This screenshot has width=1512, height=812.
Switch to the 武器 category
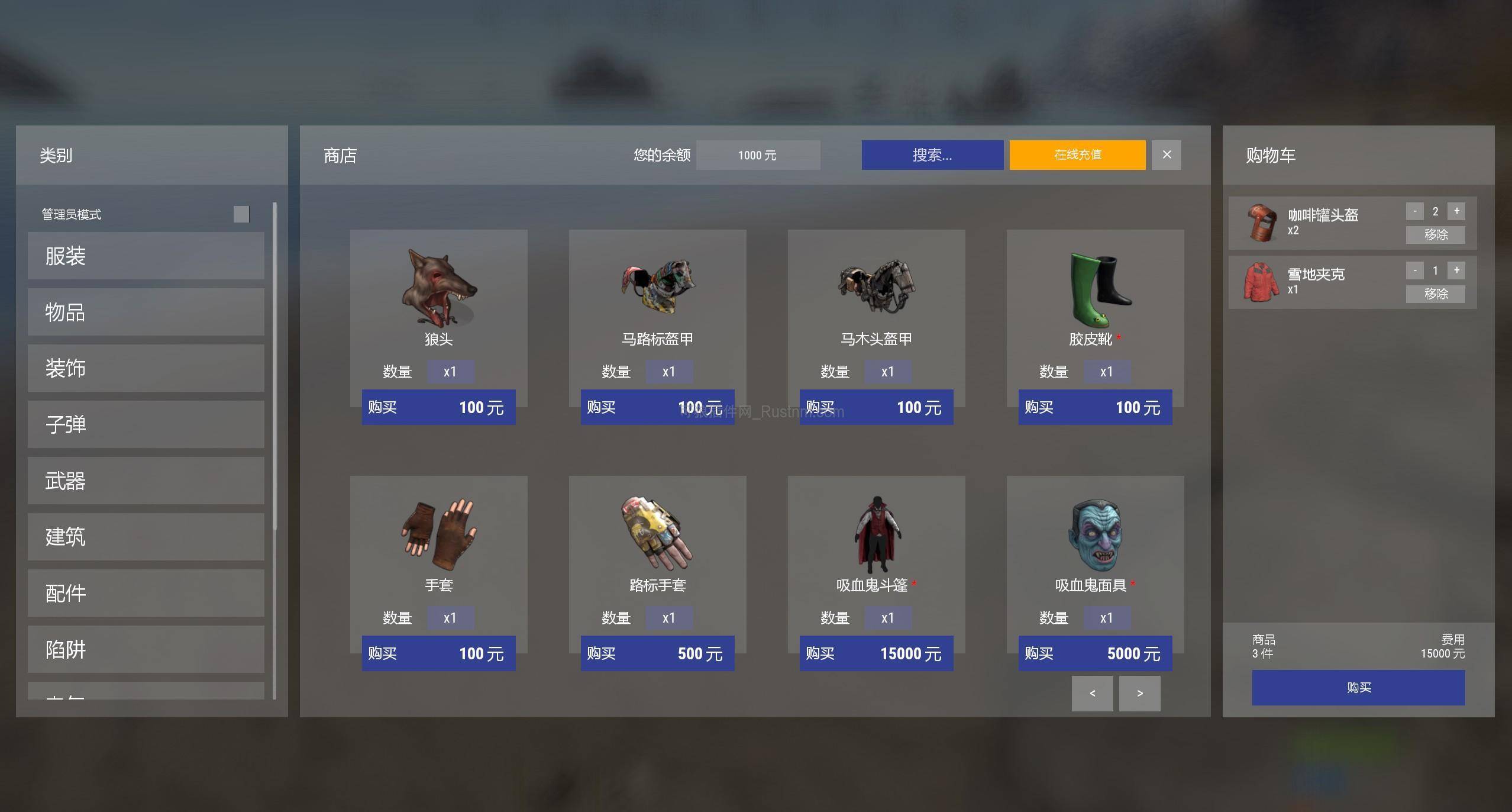[x=146, y=481]
